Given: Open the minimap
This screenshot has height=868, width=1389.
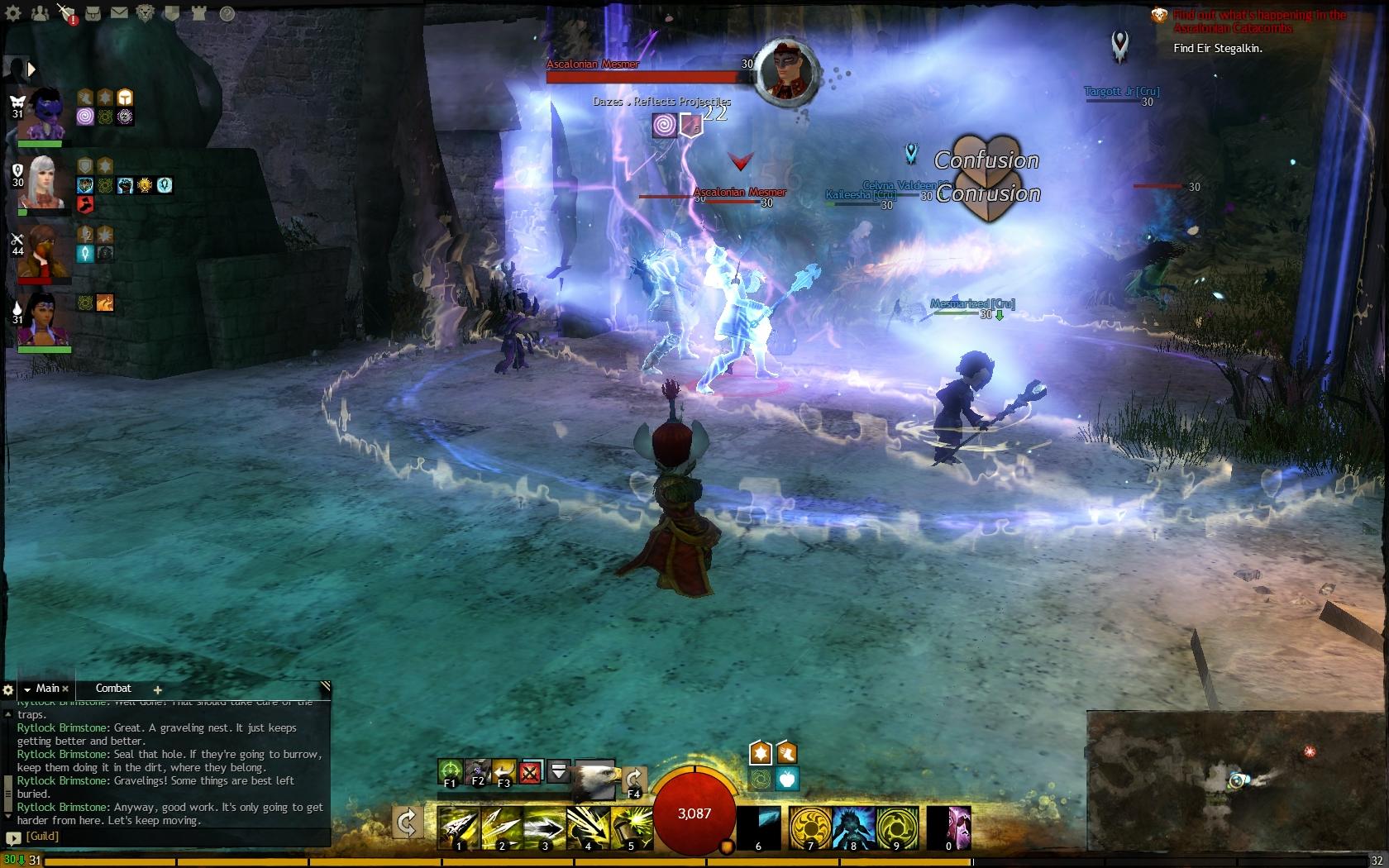Looking at the screenshot, I should 1237,781.
